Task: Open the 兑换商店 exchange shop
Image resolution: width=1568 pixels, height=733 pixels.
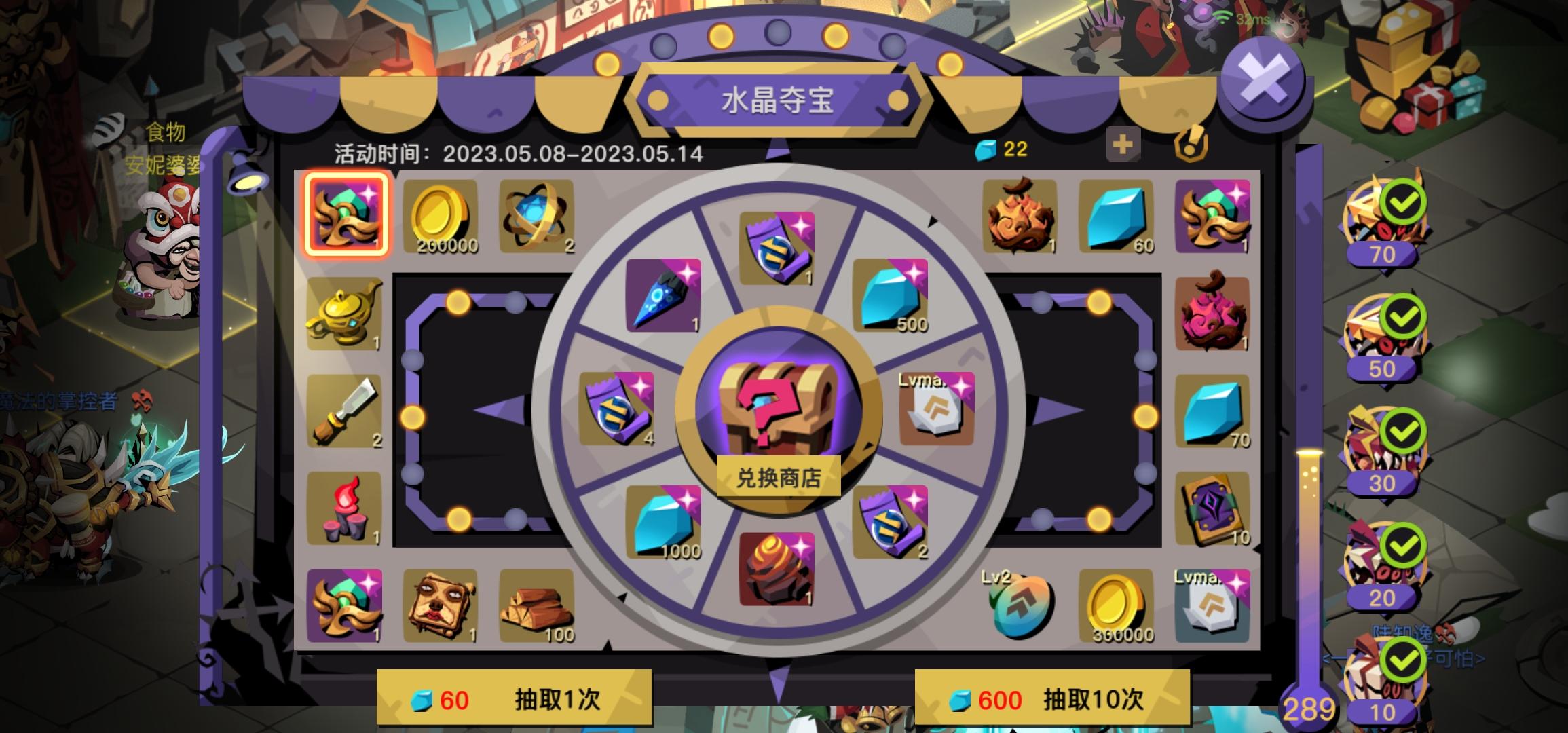Action: point(779,476)
